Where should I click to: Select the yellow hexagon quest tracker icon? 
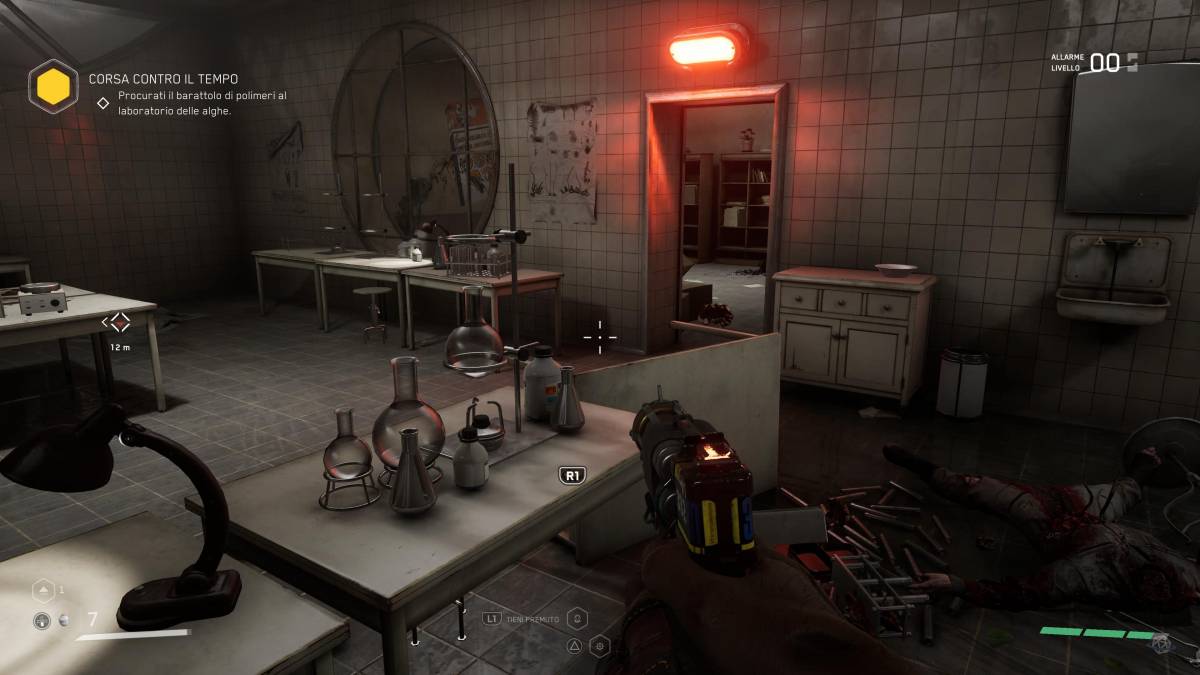(x=53, y=87)
